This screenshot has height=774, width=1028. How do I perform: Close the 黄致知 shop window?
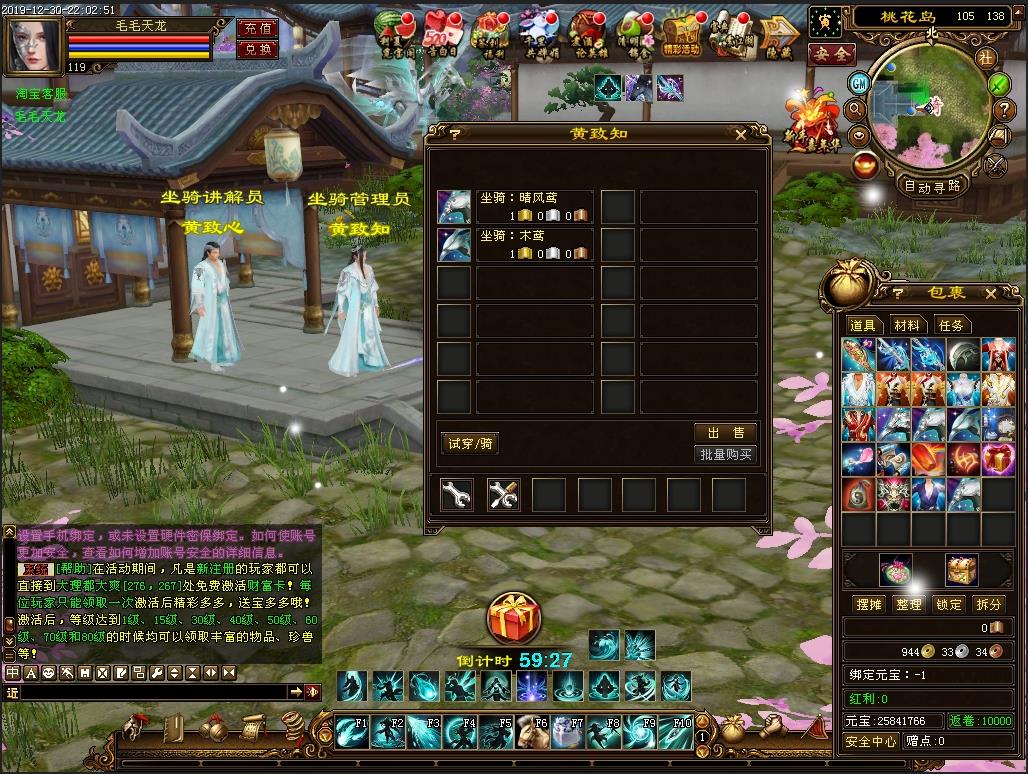coord(740,134)
